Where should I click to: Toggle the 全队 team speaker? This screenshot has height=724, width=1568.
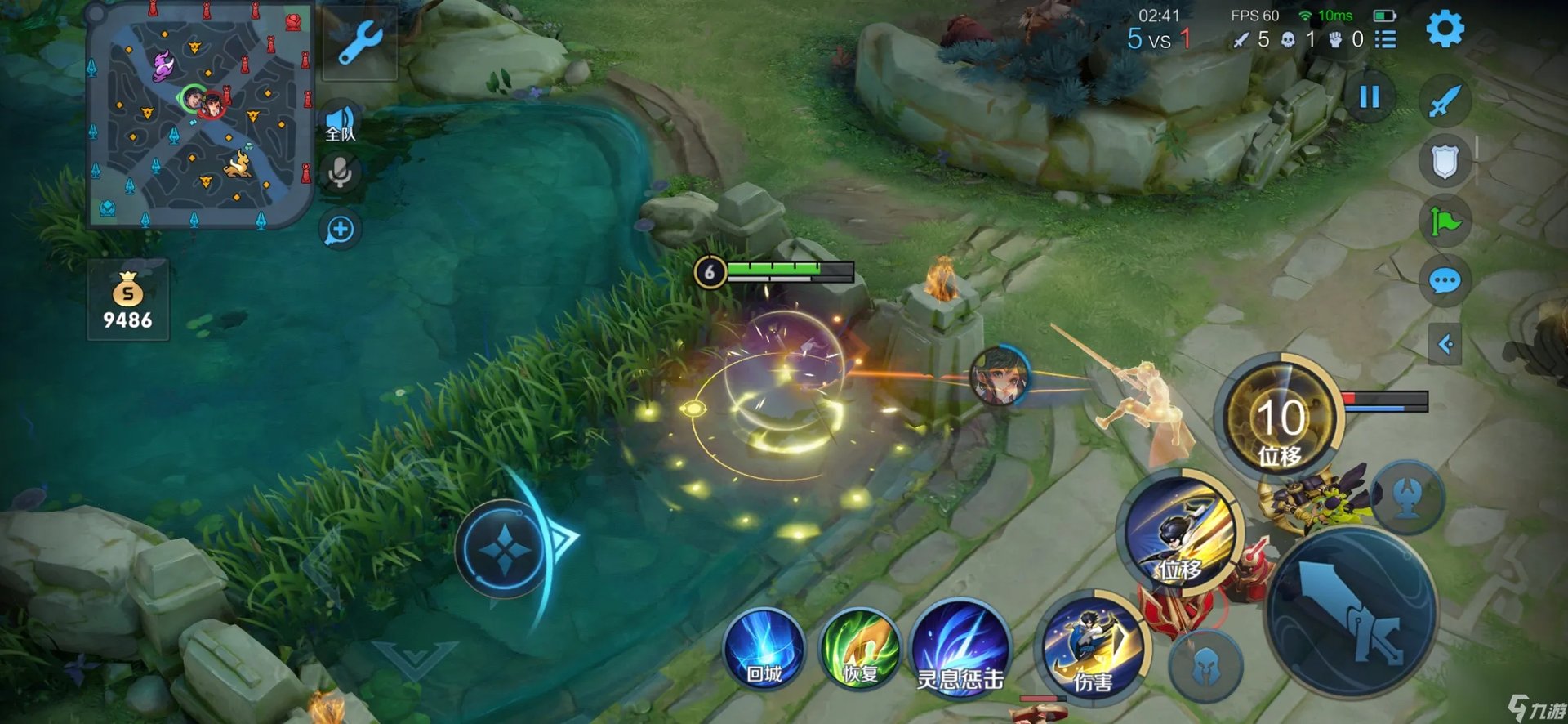341,124
